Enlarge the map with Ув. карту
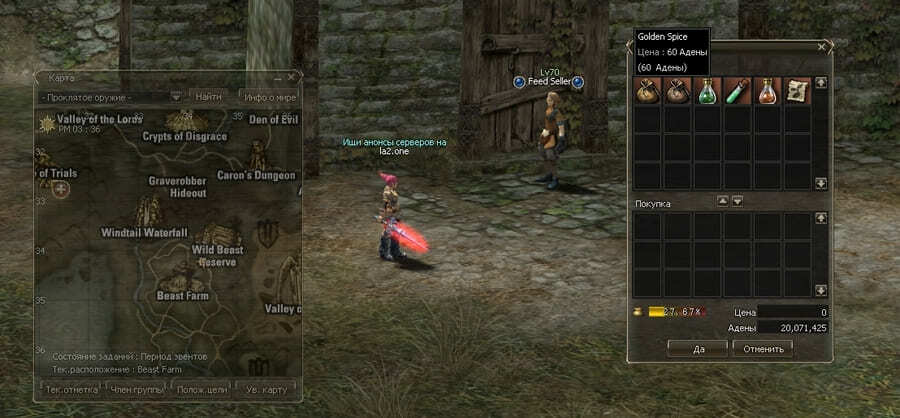This screenshot has height=418, width=900. point(267,387)
